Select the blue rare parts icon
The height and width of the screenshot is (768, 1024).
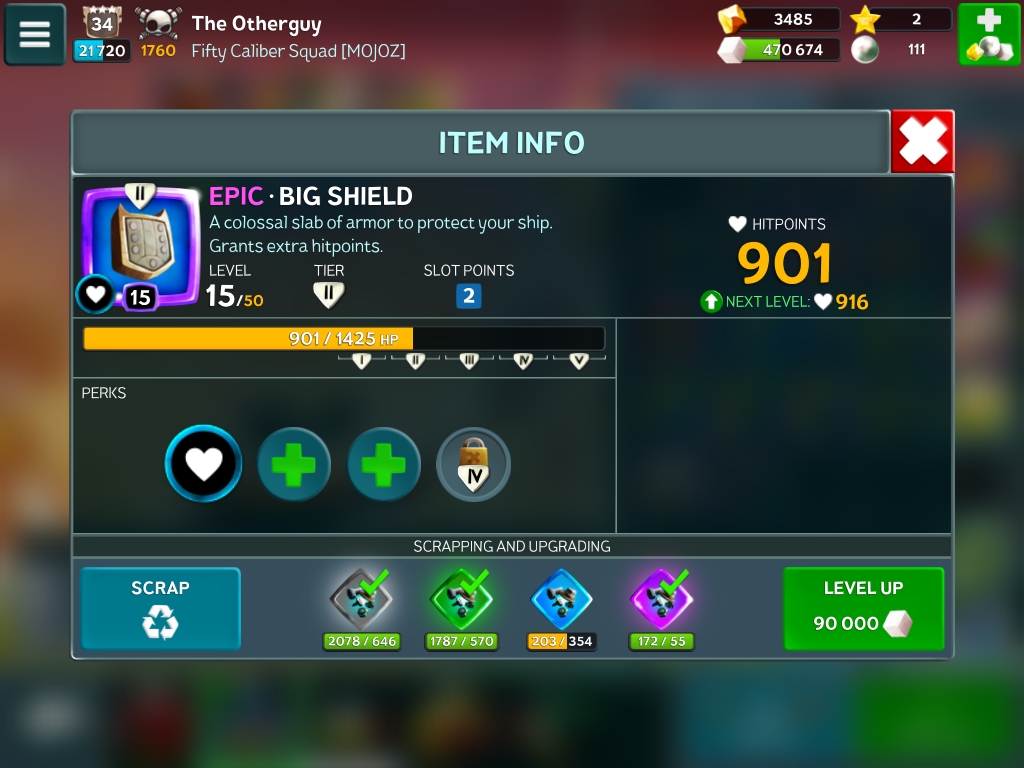[561, 599]
